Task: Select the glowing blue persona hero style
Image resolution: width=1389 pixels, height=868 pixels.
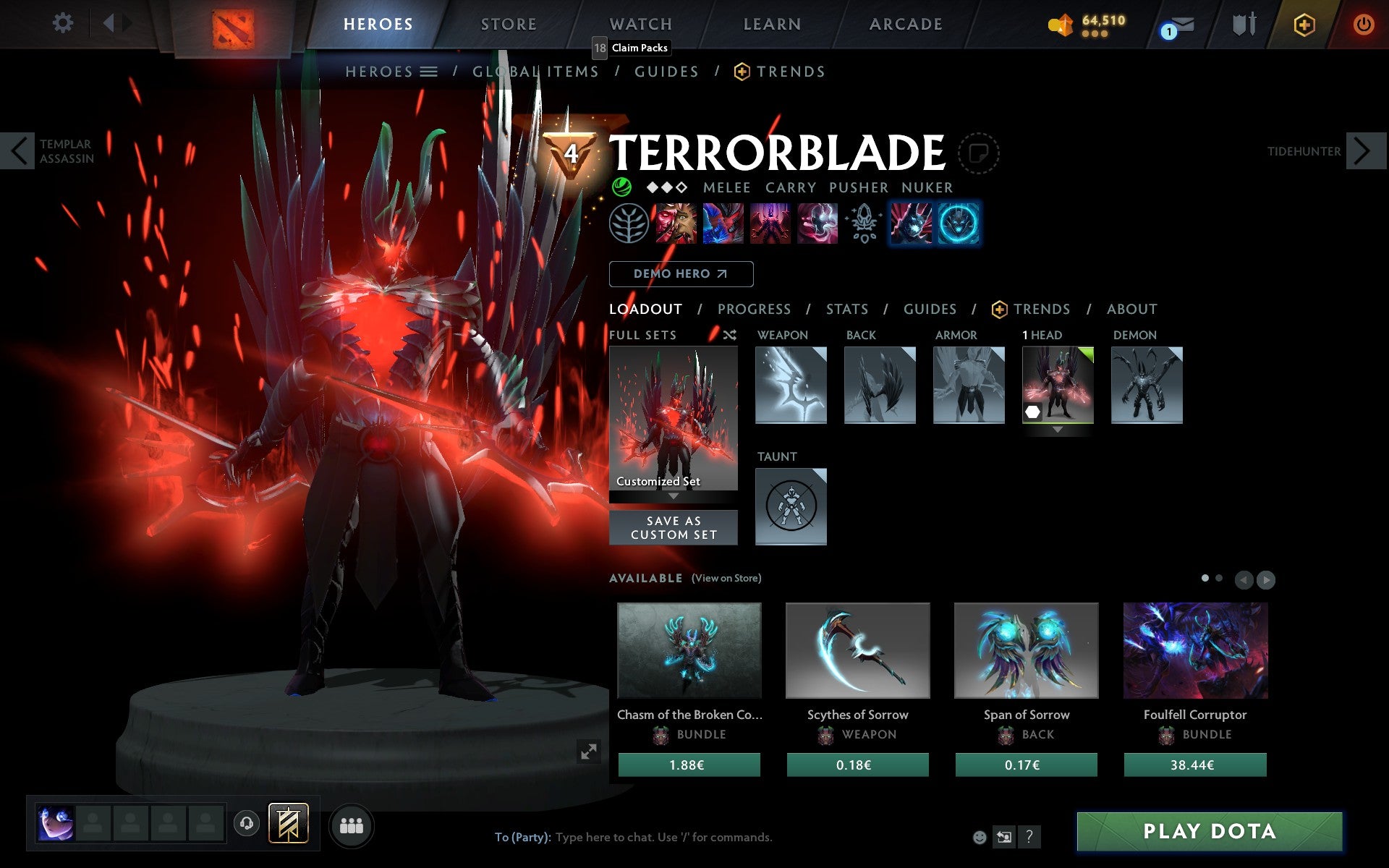Action: [960, 224]
